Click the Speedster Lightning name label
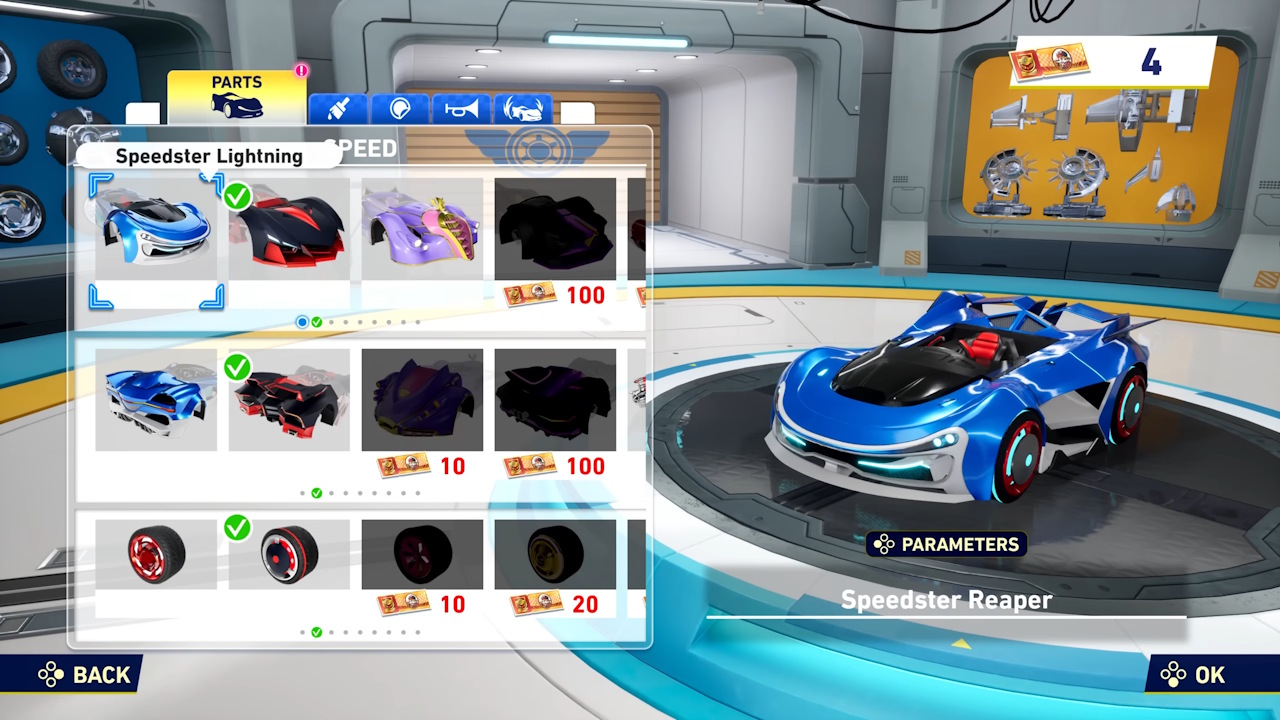1280x720 pixels. (208, 156)
